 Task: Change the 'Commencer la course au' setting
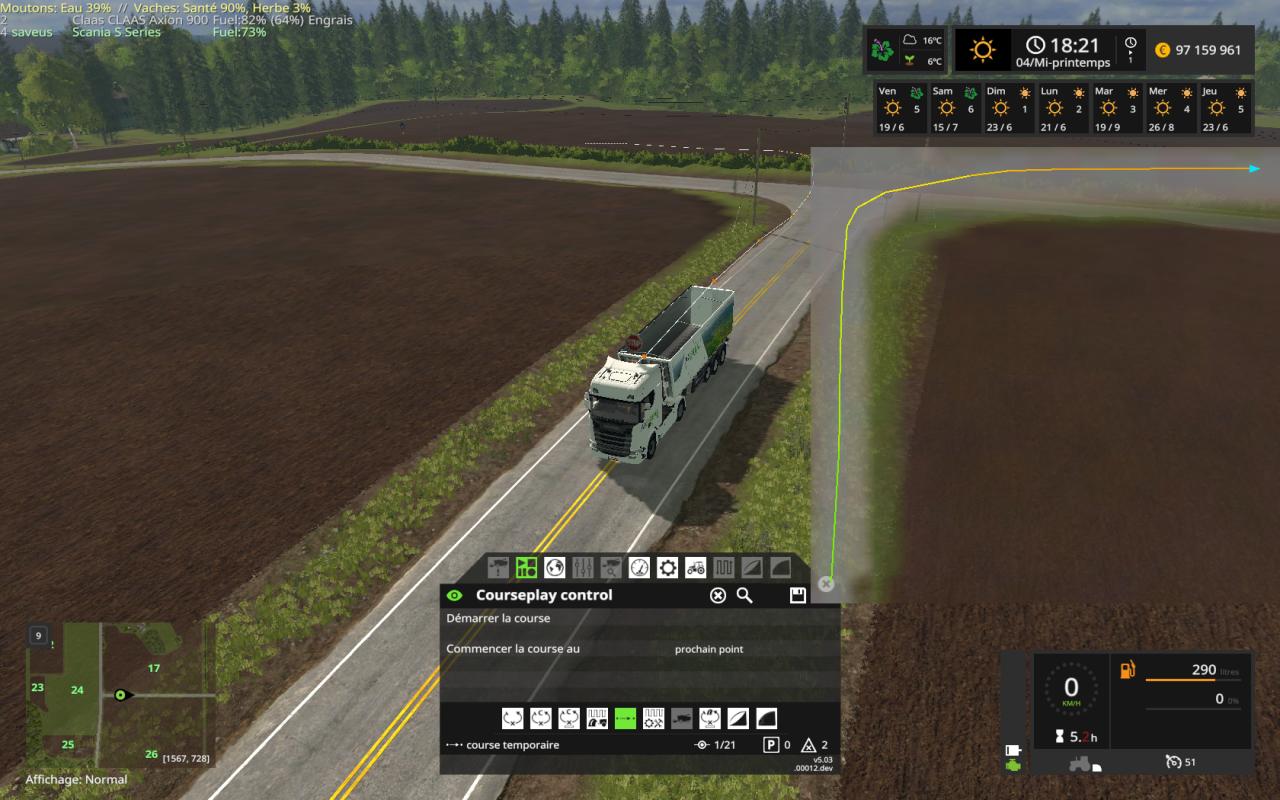[708, 649]
